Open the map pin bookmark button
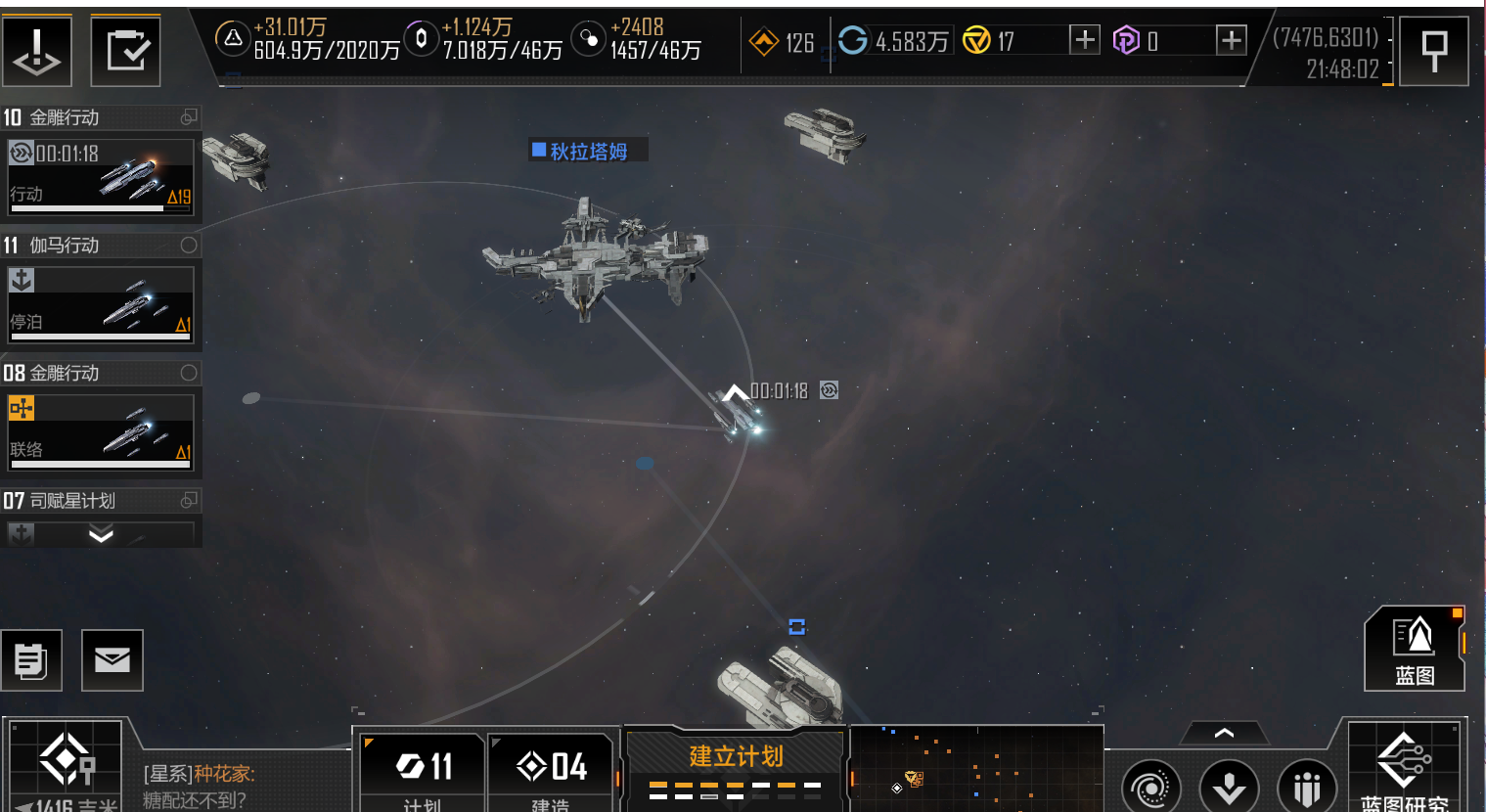The height and width of the screenshot is (812, 1486). (1433, 50)
